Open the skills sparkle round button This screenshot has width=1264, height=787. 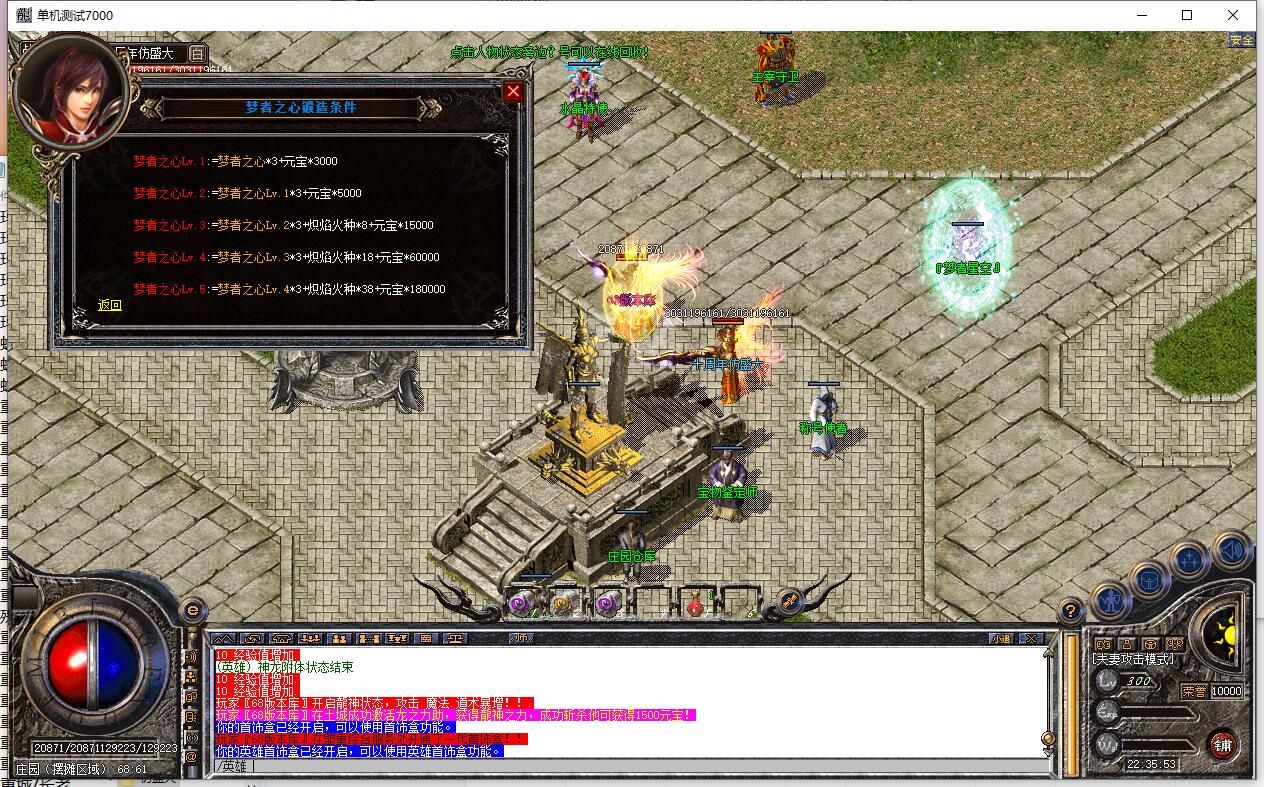[1190, 560]
